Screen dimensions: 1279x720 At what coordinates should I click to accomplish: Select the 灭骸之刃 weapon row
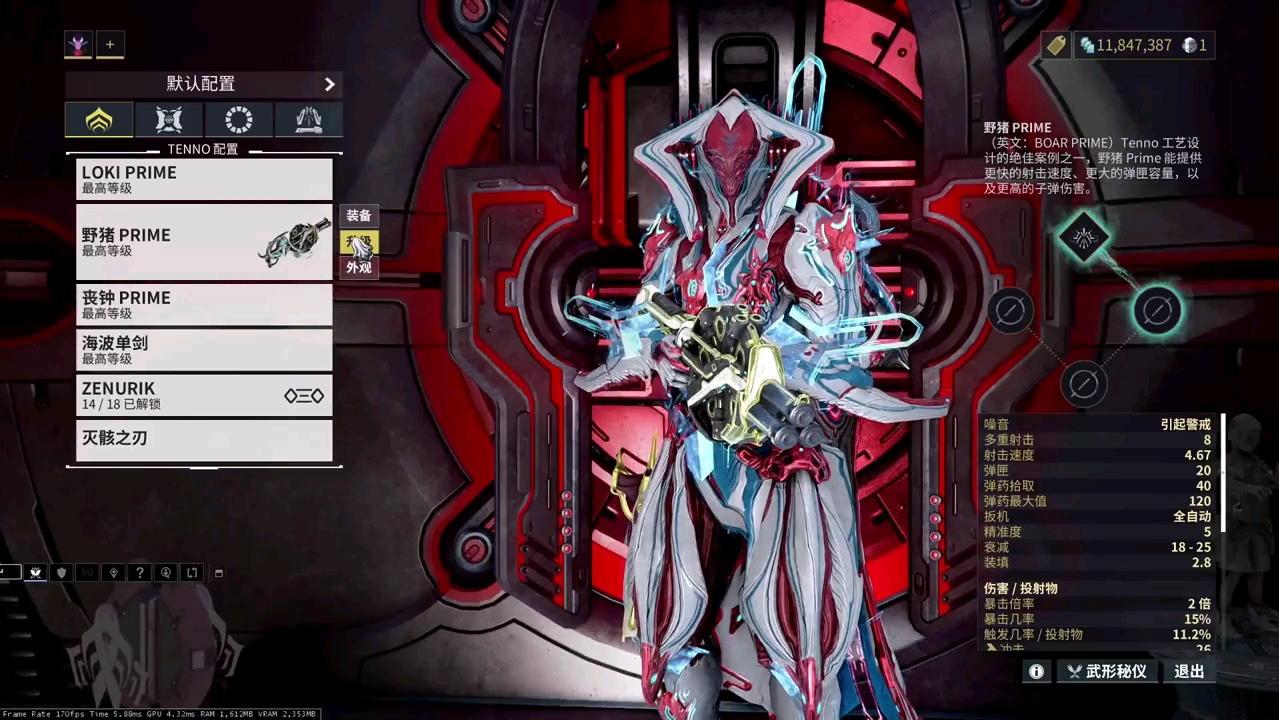pos(204,440)
